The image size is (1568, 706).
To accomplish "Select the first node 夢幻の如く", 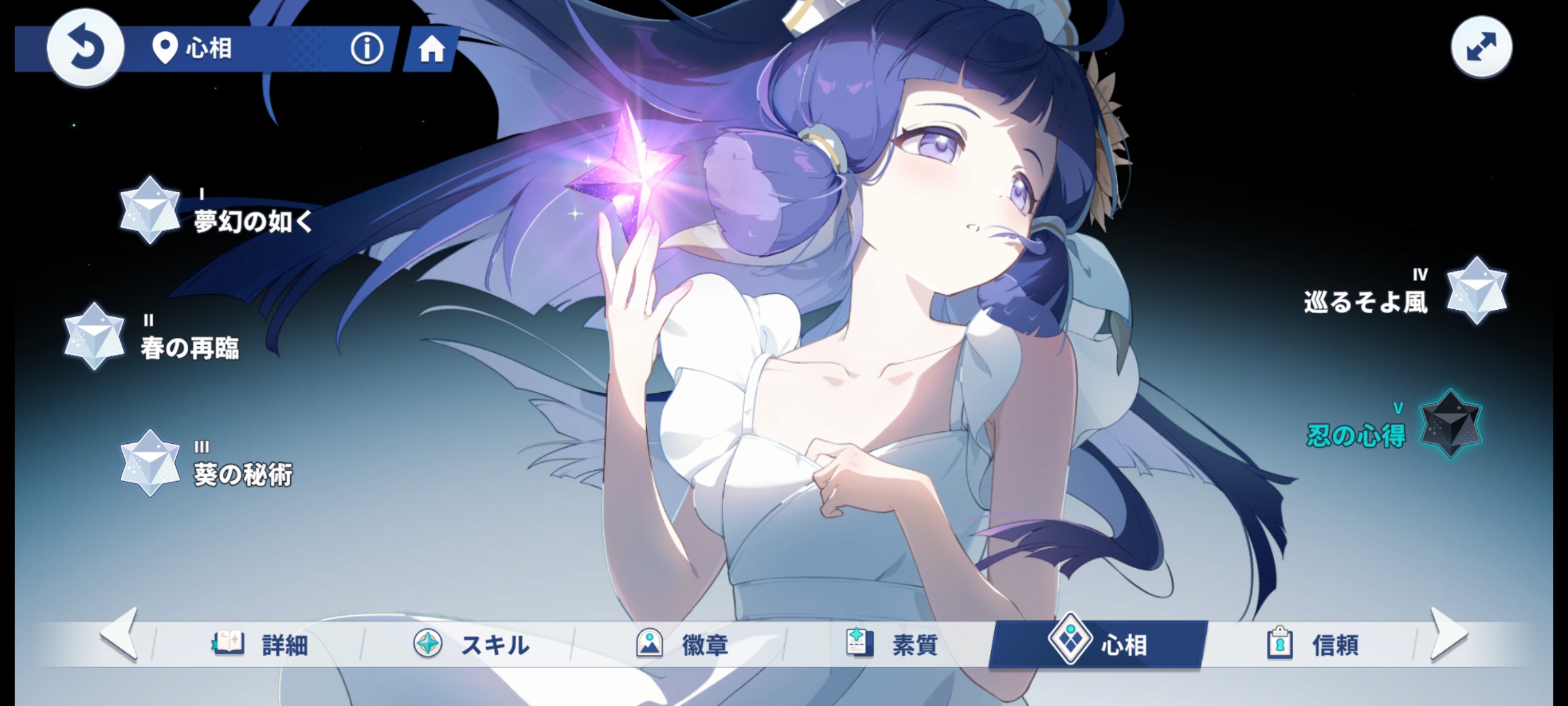I will point(150,210).
